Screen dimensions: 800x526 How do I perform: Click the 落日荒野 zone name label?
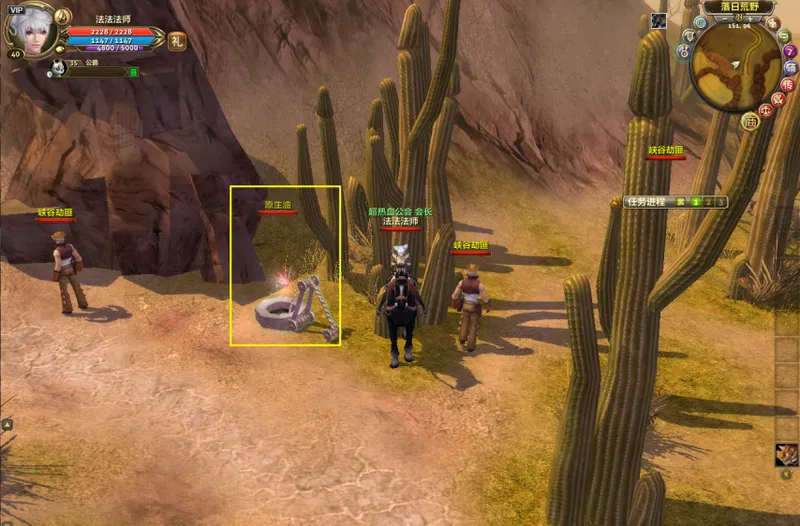coord(739,6)
